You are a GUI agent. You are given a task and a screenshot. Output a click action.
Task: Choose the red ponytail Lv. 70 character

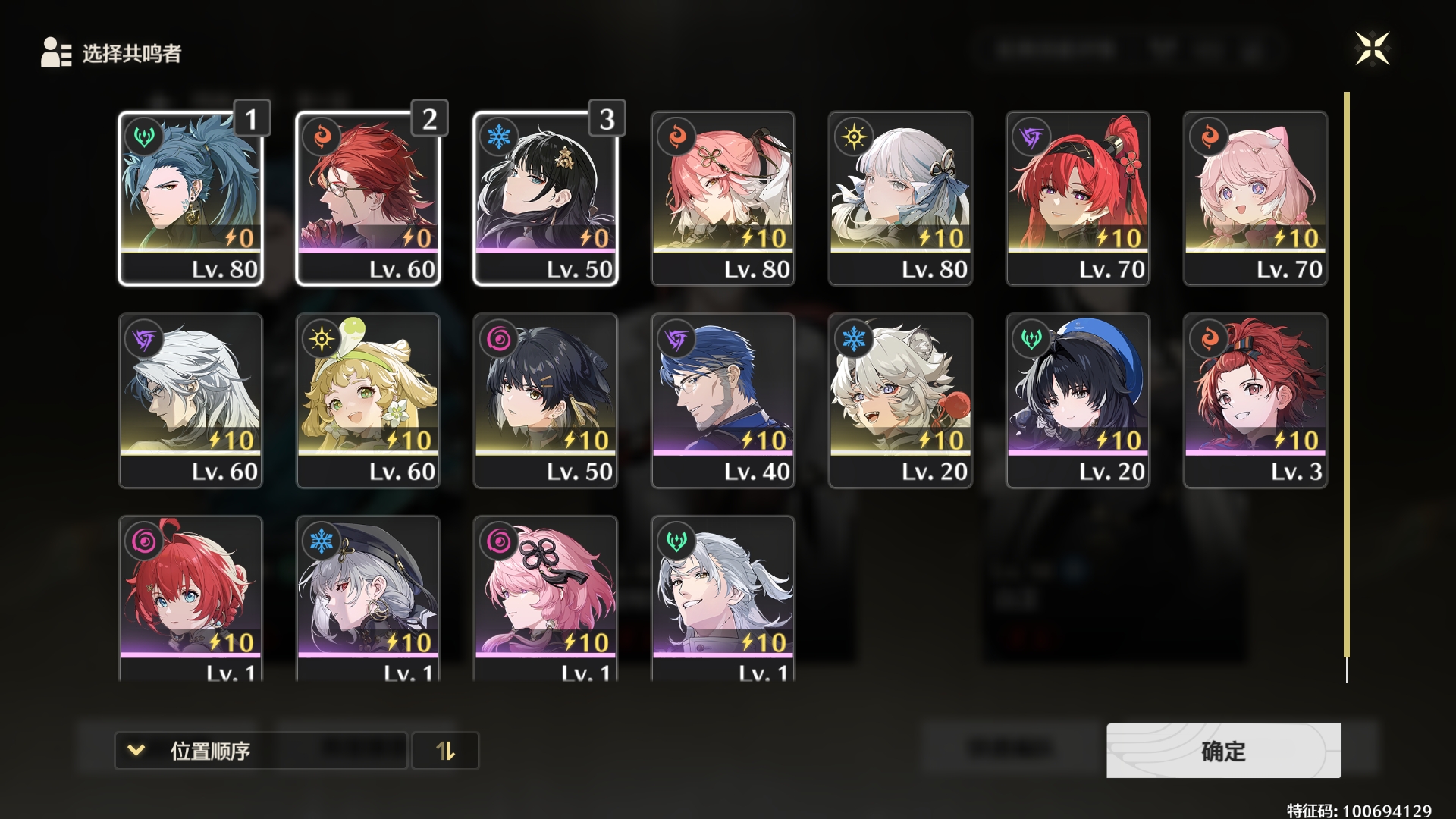1078,199
